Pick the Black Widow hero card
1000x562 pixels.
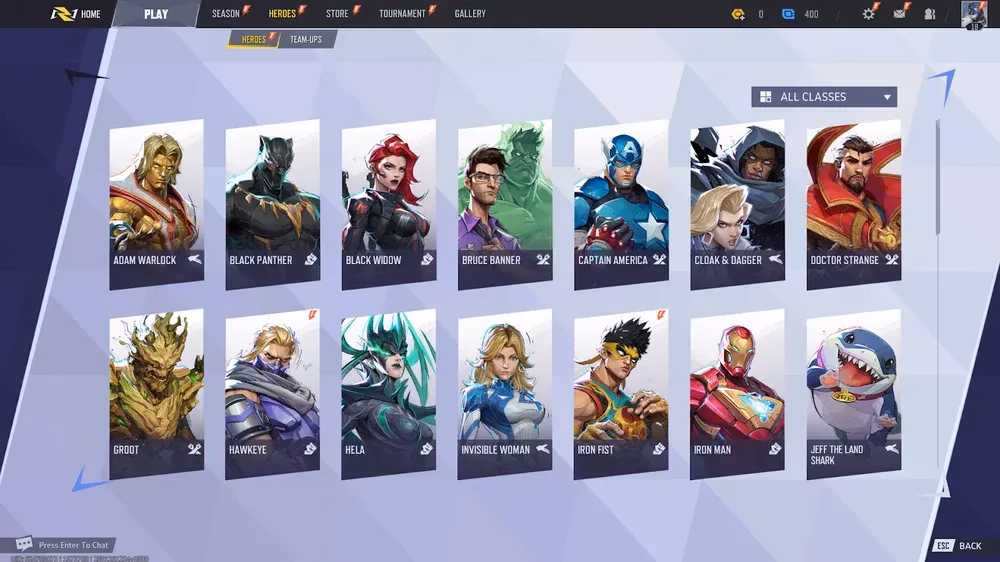coord(388,203)
